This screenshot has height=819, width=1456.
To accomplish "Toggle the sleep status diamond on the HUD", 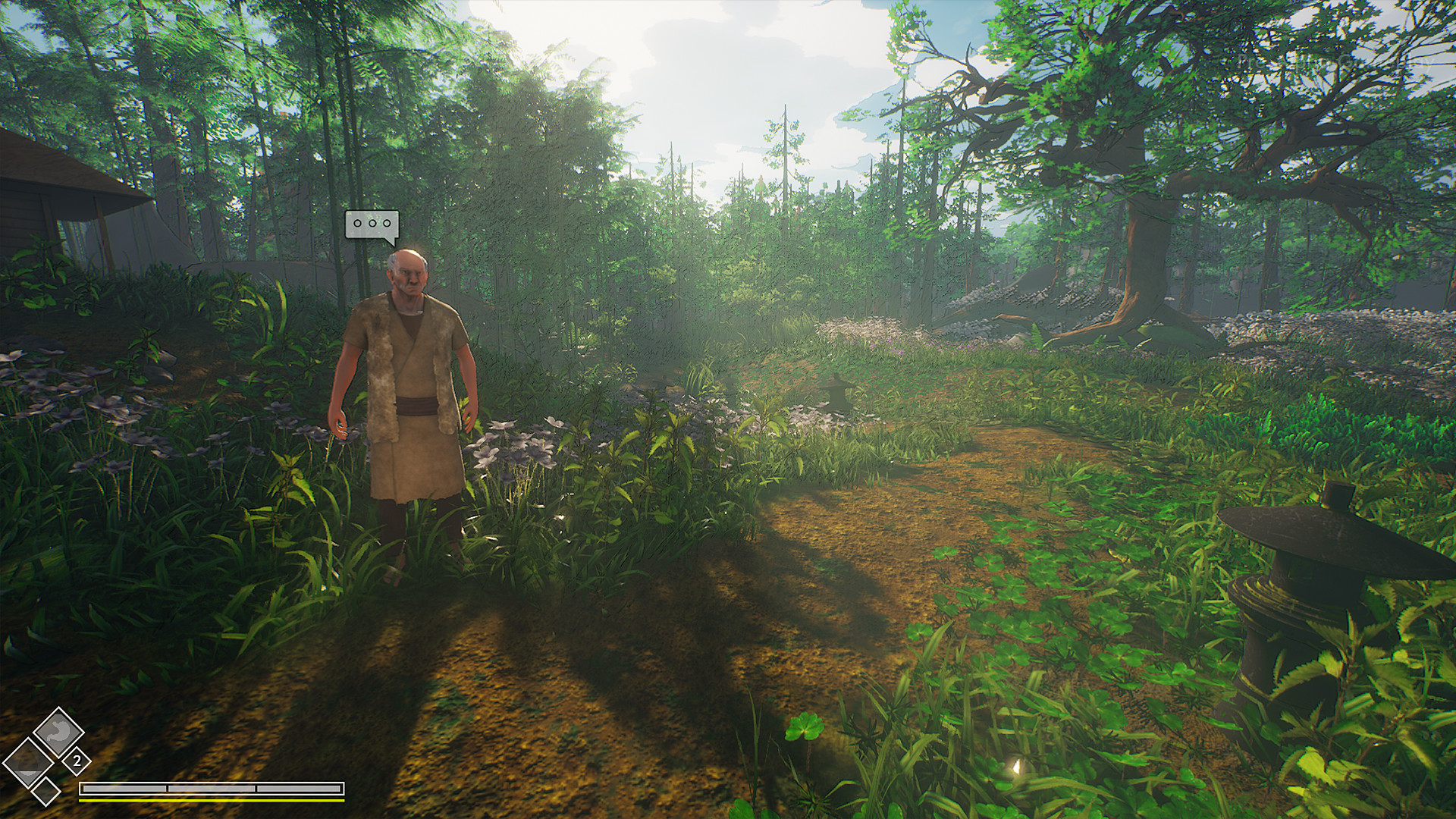I will (x=29, y=761).
